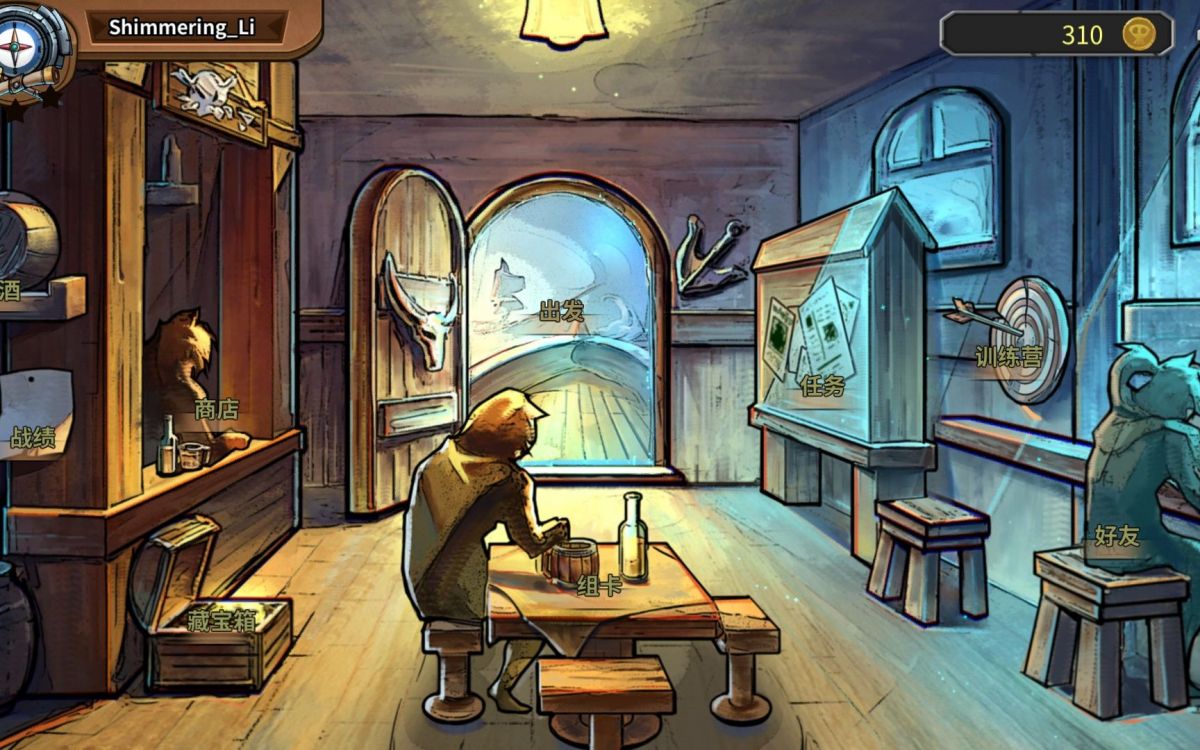The width and height of the screenshot is (1200, 750).
Task: Select 组卡 deck building at the table
Action: point(599,585)
